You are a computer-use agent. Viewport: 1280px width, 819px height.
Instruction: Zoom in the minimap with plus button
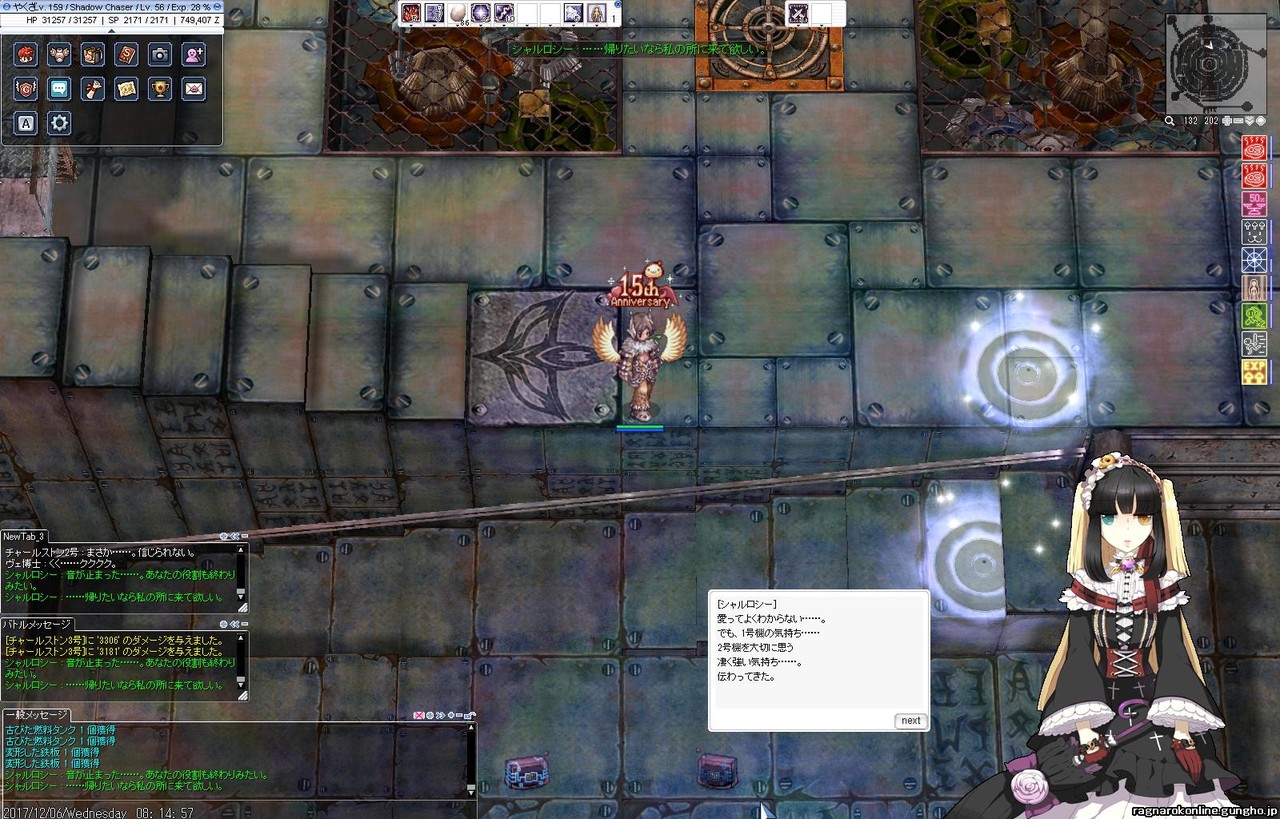point(1228,120)
